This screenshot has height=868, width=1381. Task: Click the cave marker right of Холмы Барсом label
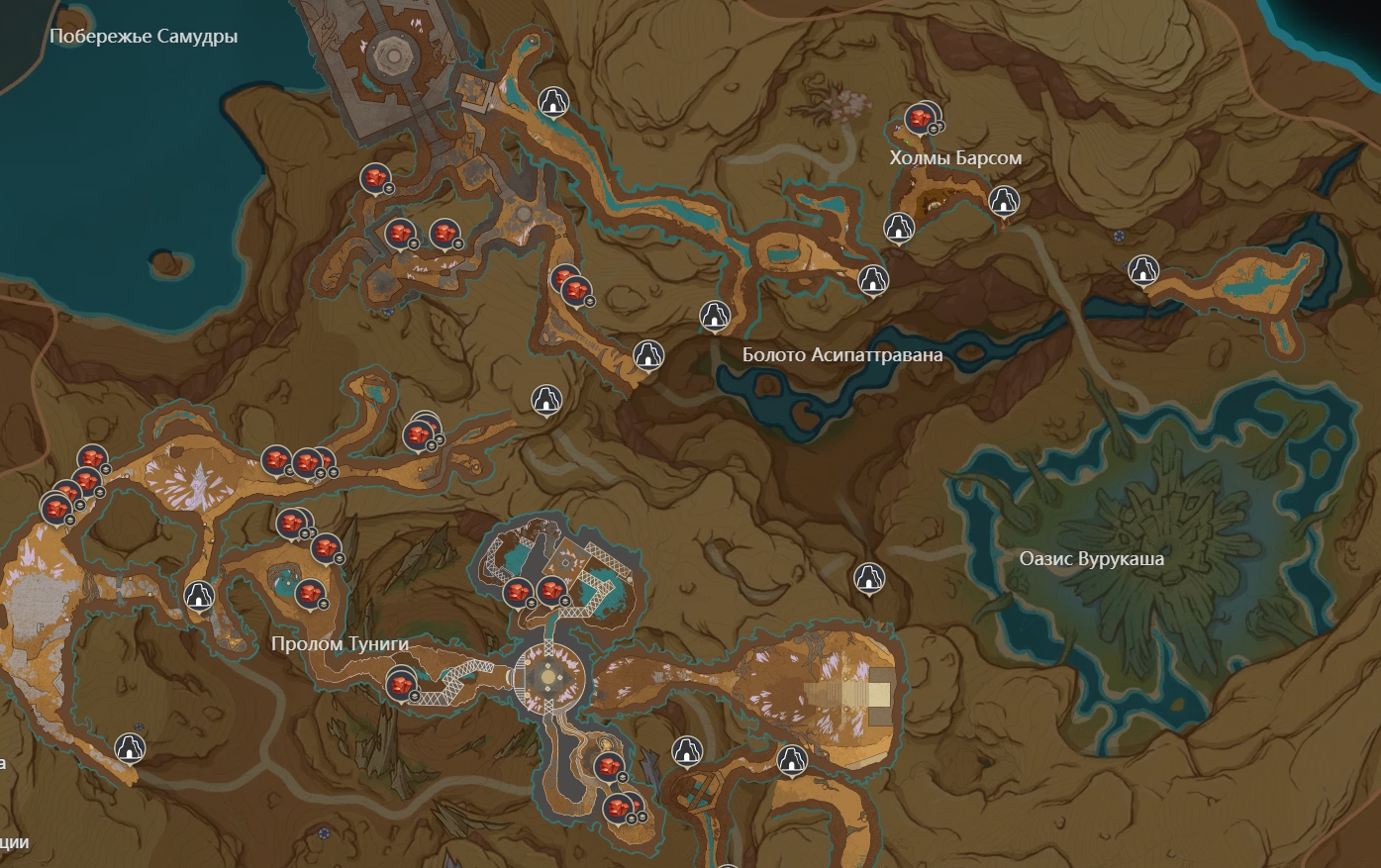coord(1004,200)
